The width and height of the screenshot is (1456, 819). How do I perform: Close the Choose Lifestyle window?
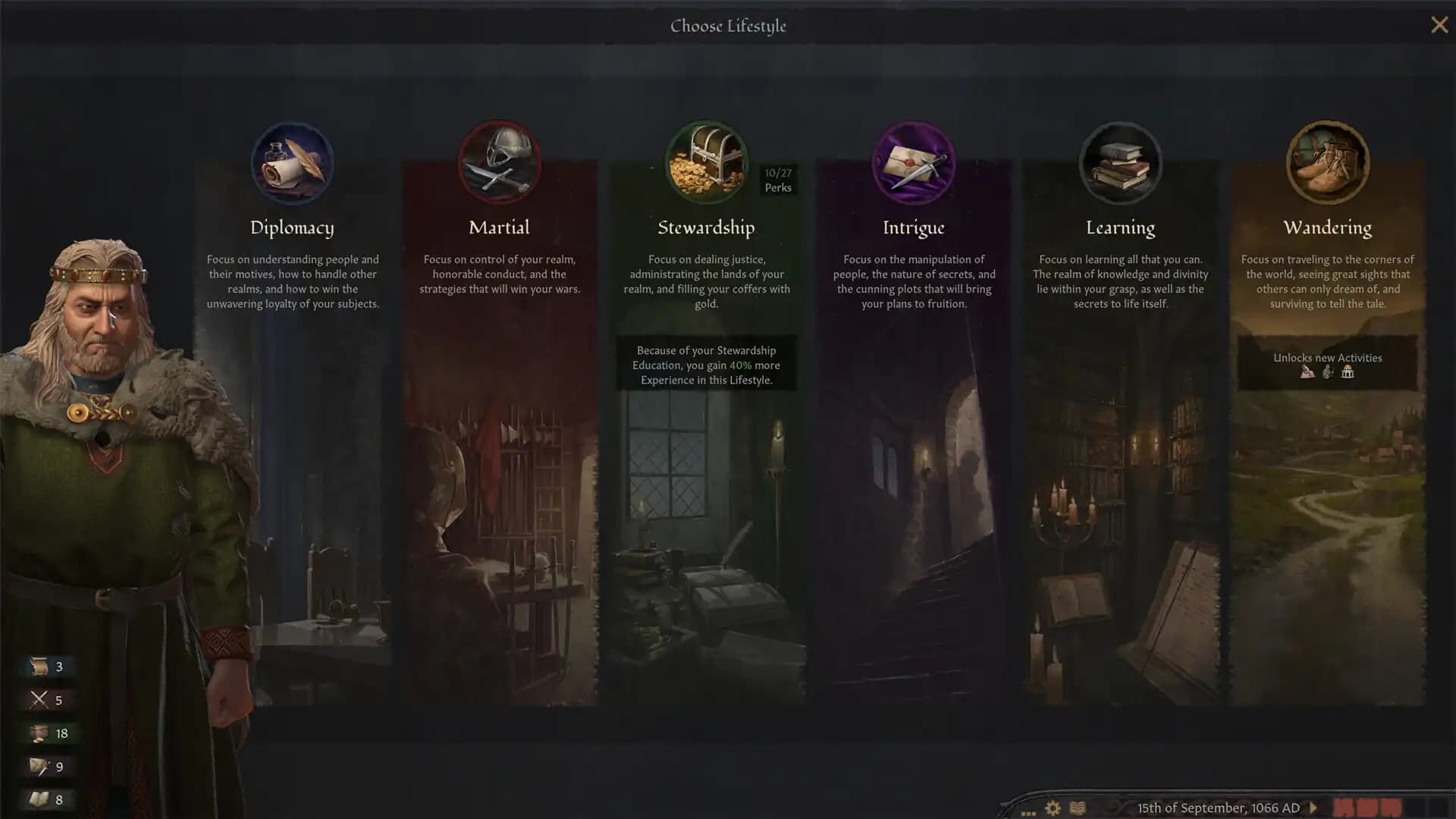tap(1439, 25)
